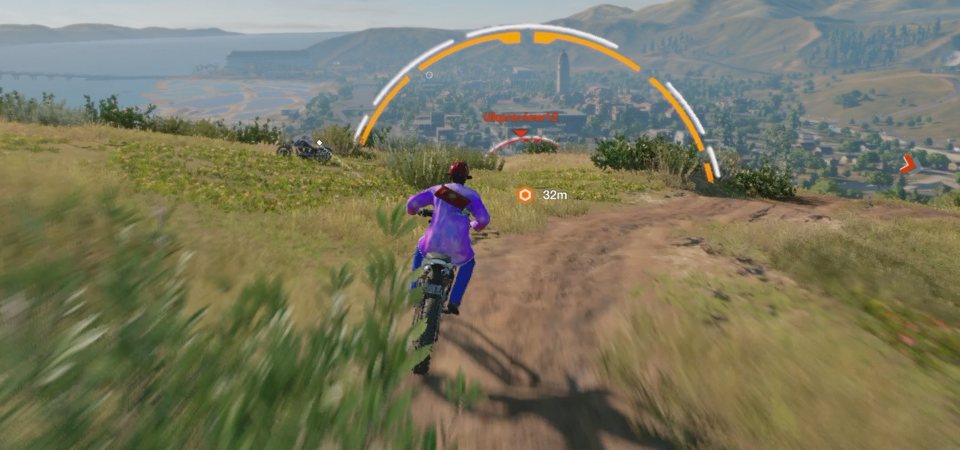Click the orange hexagon waypoint marker
Viewport: 960px width, 450px height.
pyautogui.click(x=525, y=195)
